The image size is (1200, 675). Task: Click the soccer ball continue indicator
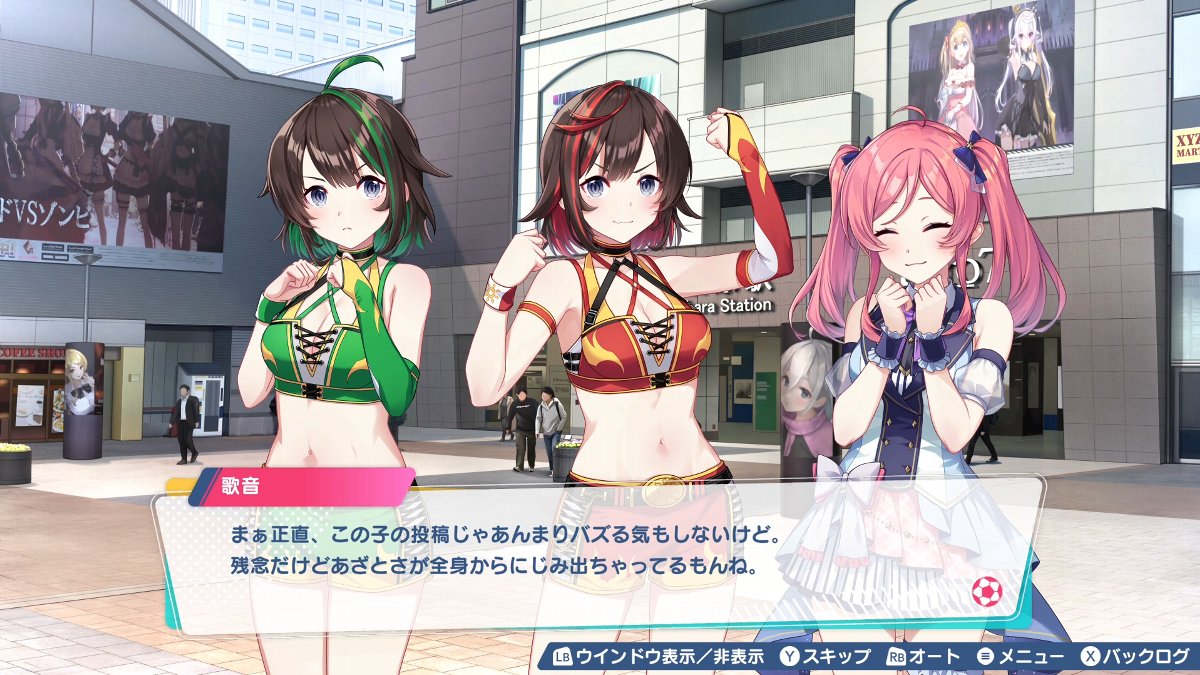pos(986,592)
